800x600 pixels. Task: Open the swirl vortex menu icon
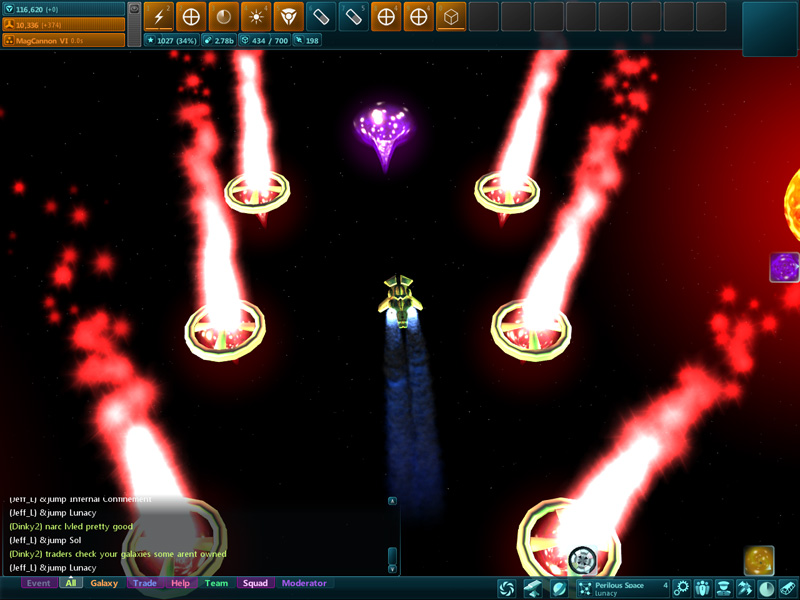coord(507,588)
